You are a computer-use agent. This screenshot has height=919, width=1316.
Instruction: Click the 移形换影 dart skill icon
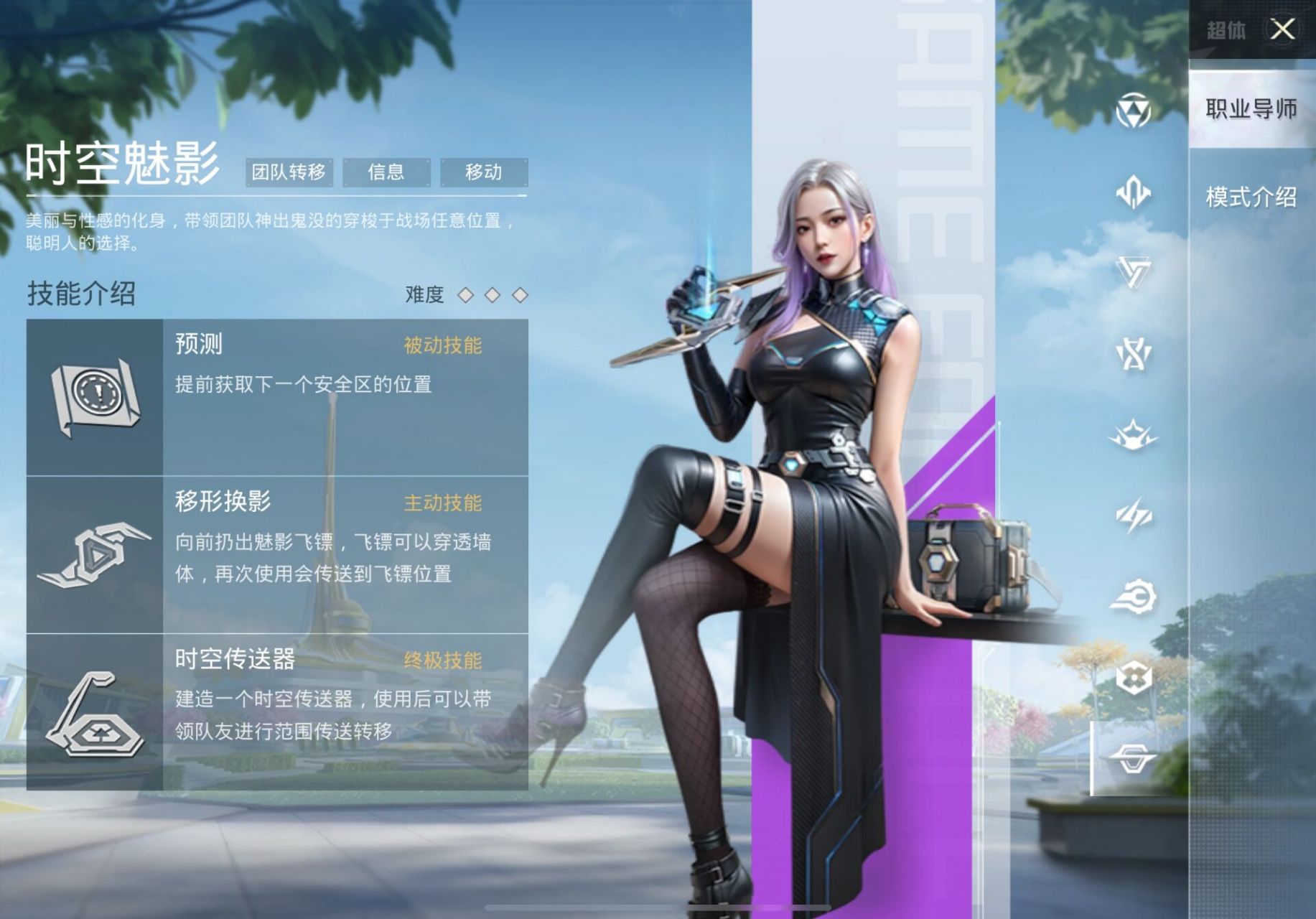click(97, 553)
